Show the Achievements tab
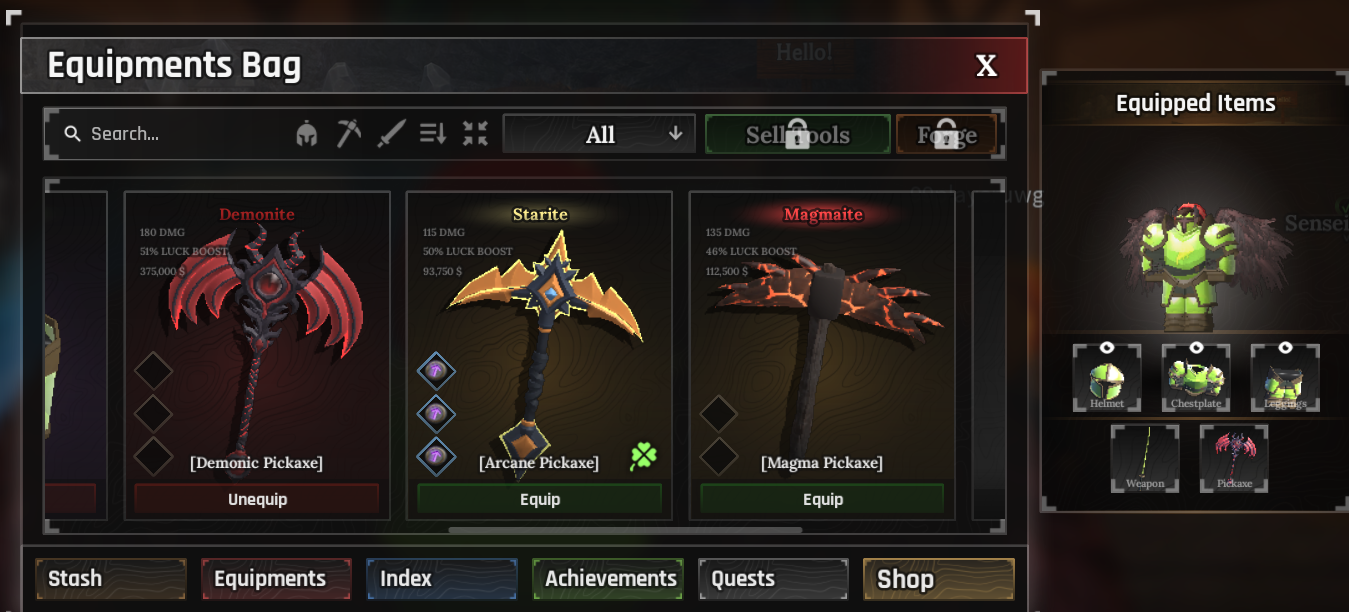 tap(608, 579)
